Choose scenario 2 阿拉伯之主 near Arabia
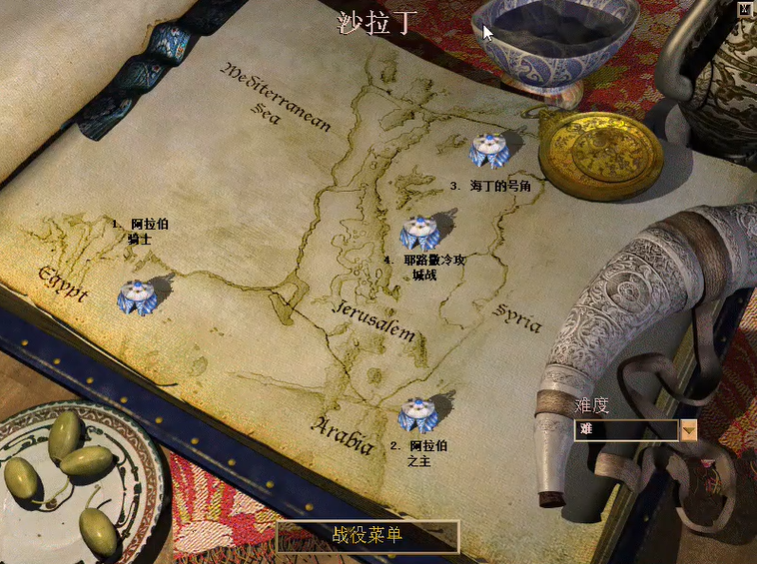 pos(416,413)
